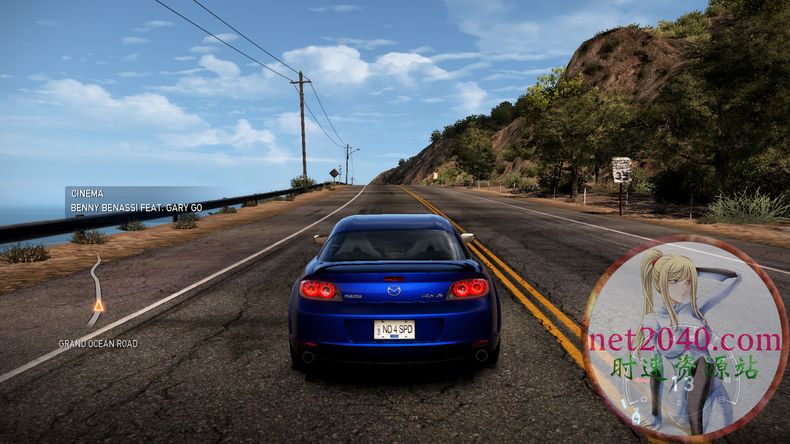Click the net2040.com watermark link

(684, 341)
